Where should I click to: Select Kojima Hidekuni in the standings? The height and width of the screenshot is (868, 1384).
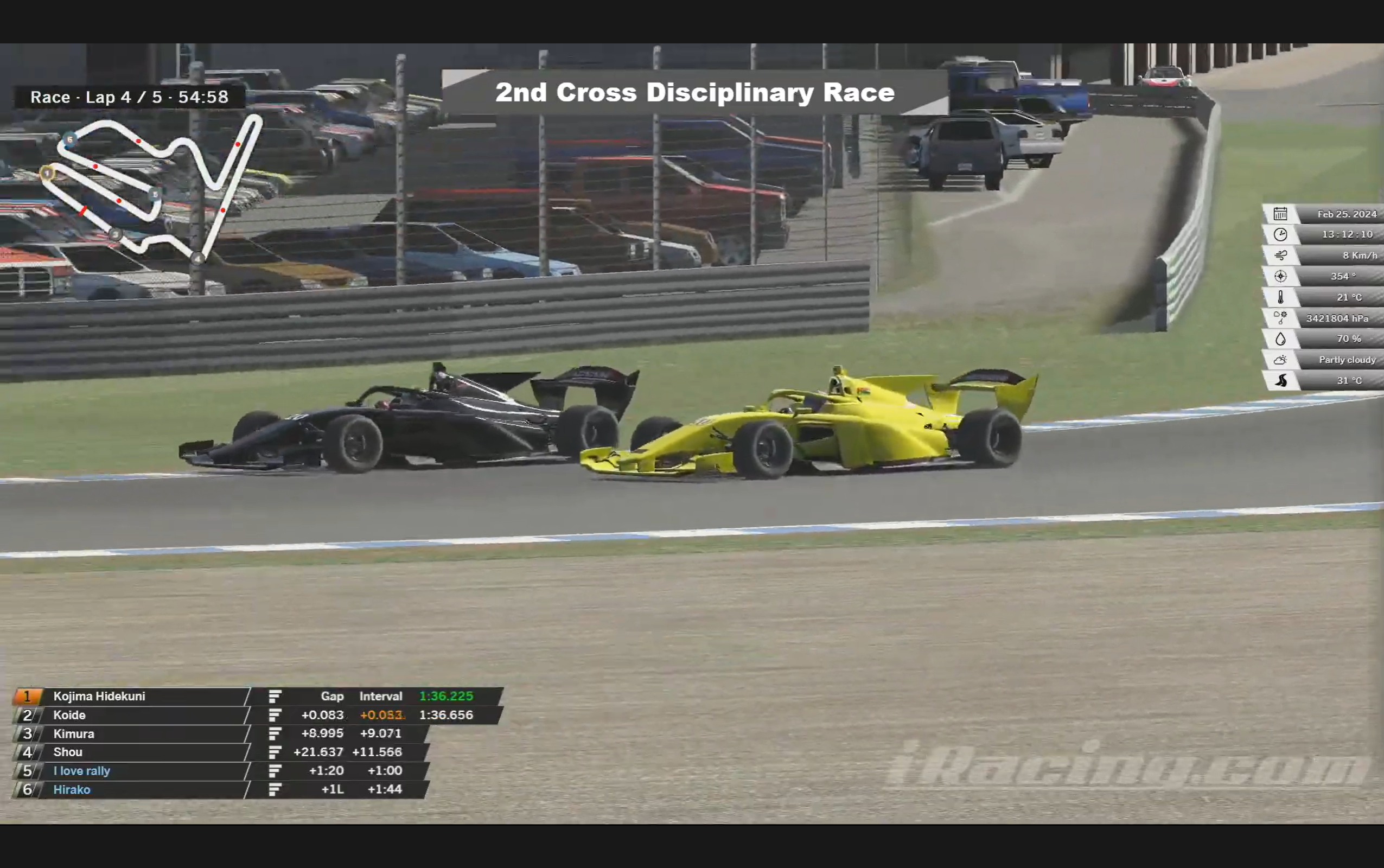coord(99,697)
